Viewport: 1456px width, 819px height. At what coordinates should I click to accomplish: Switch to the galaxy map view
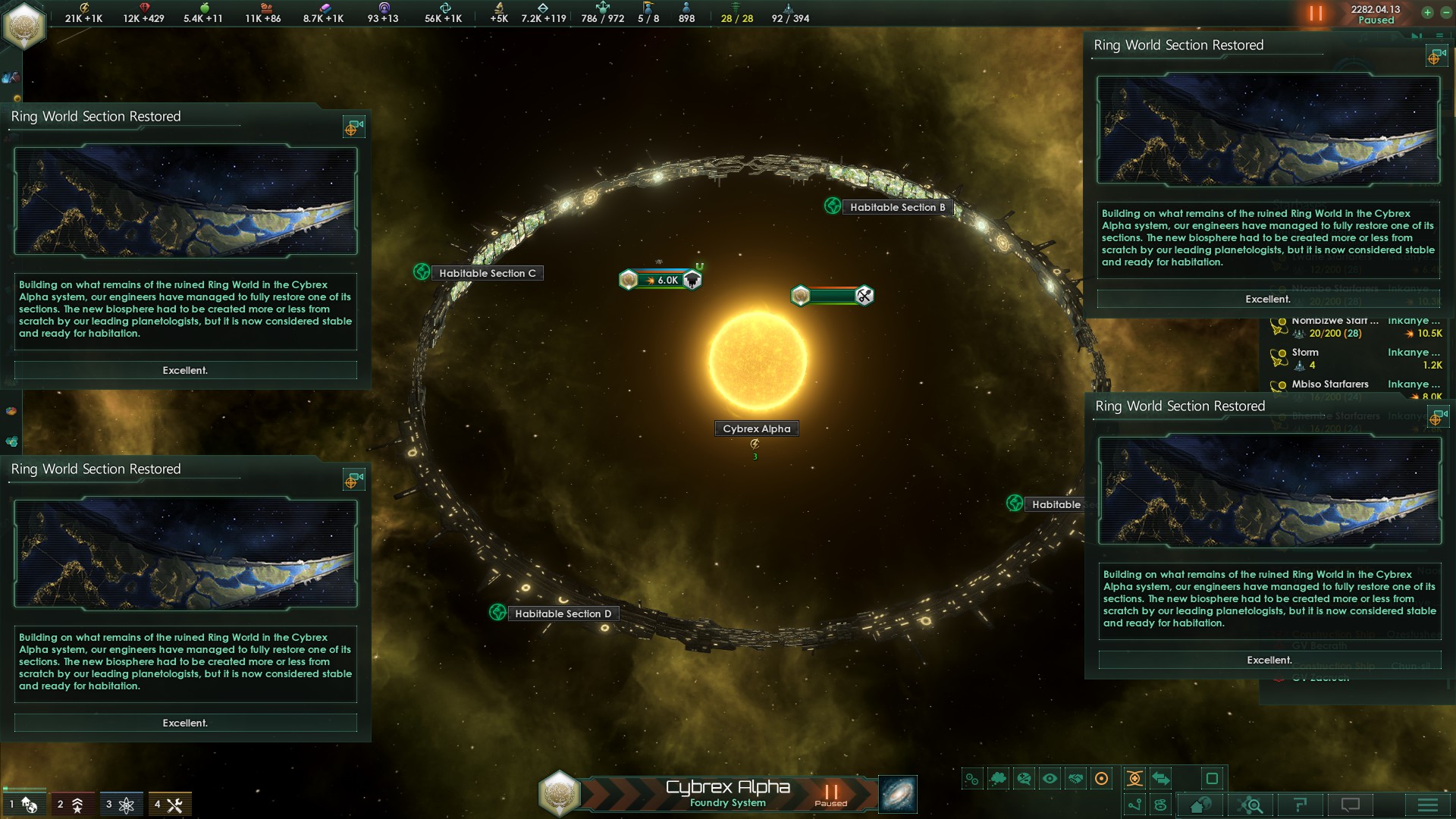(x=898, y=794)
